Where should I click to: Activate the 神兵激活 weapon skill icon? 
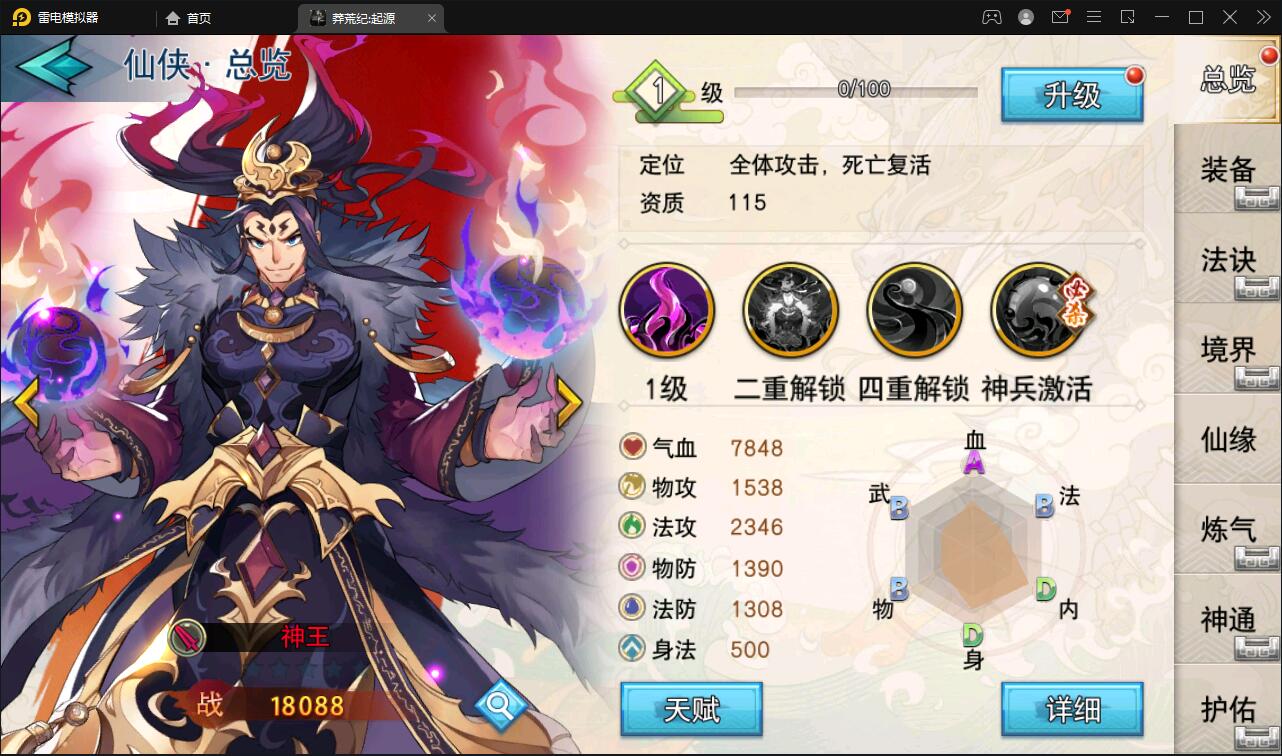pos(1038,310)
